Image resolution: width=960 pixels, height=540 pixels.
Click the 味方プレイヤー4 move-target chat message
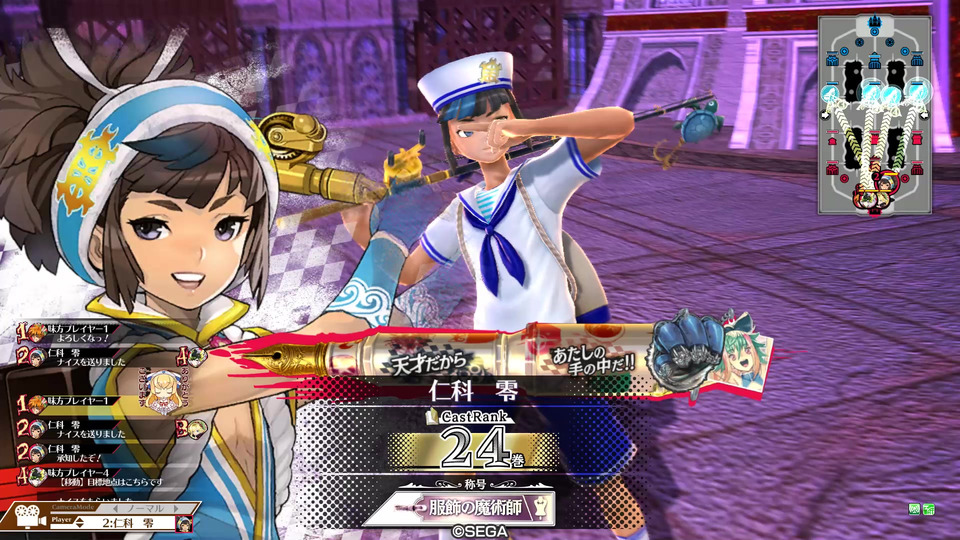coord(85,475)
